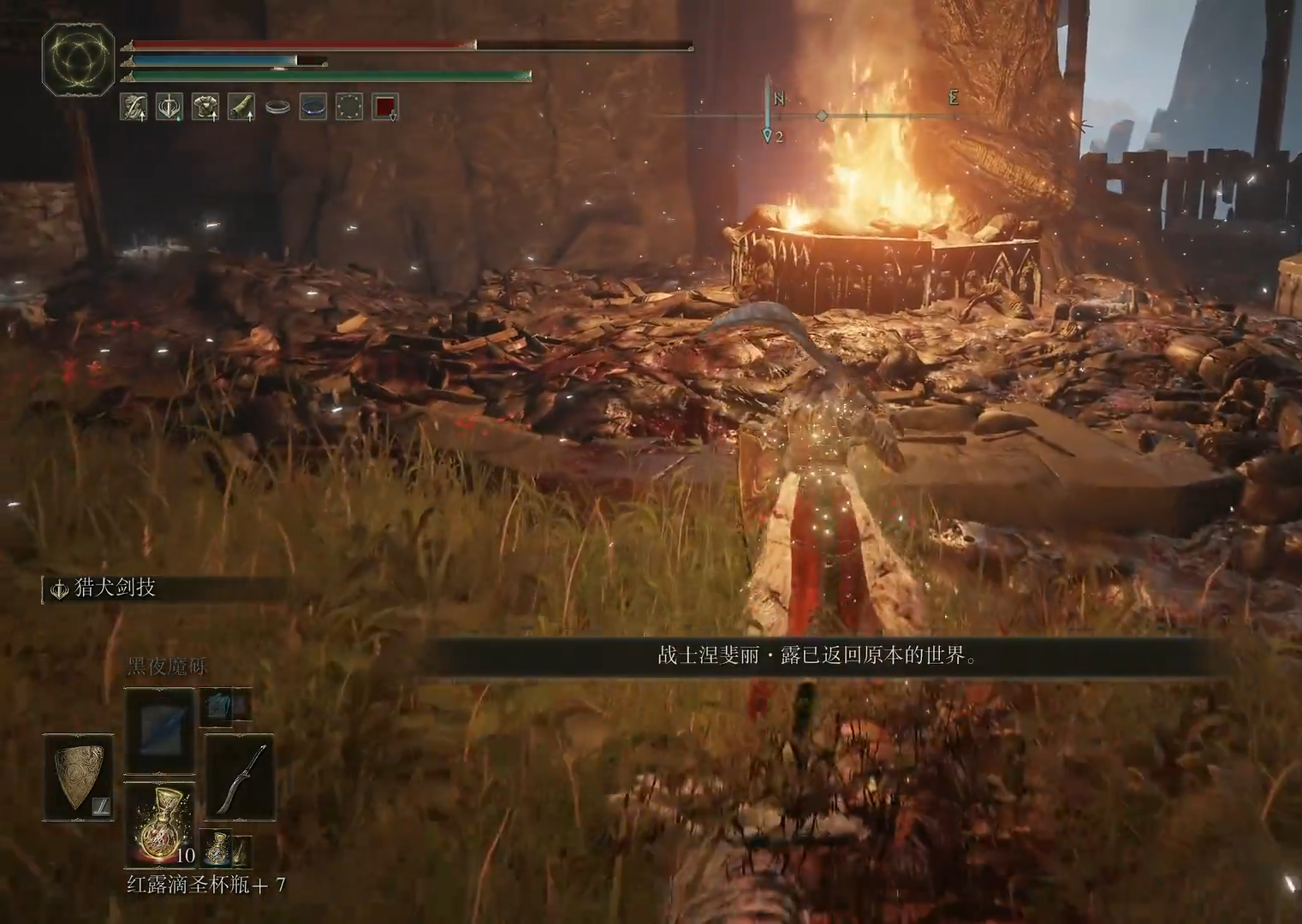1302x924 pixels.
Task: Inspect the dotted circle status icon
Action: click(x=348, y=107)
